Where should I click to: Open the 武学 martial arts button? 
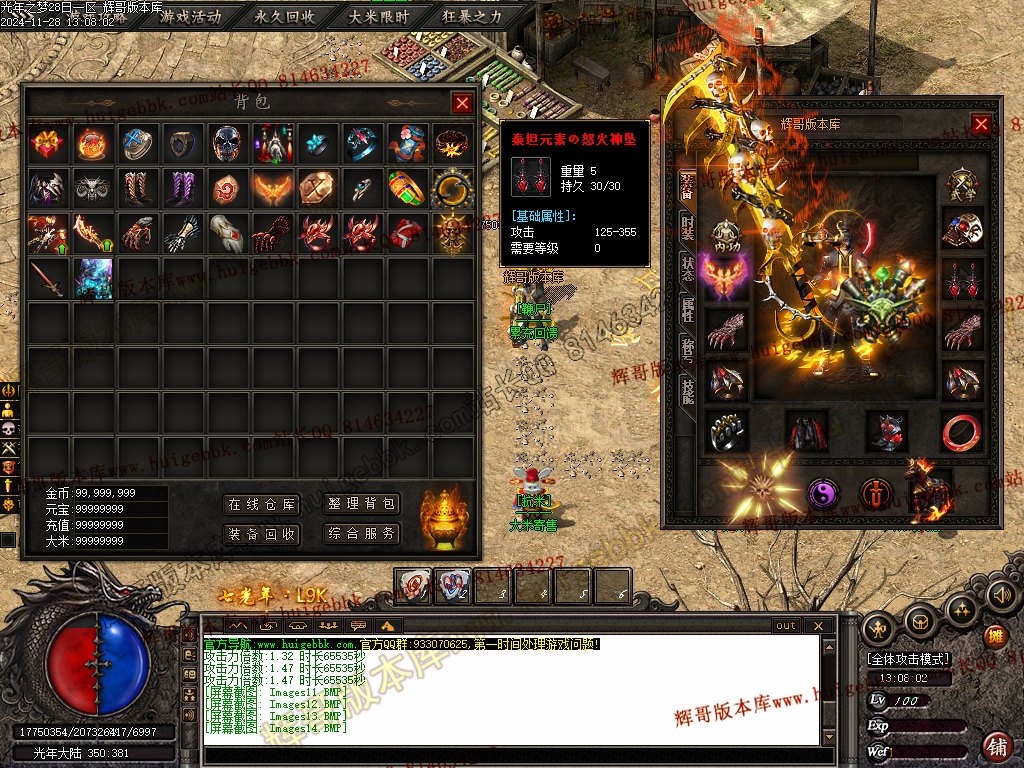pos(962,187)
